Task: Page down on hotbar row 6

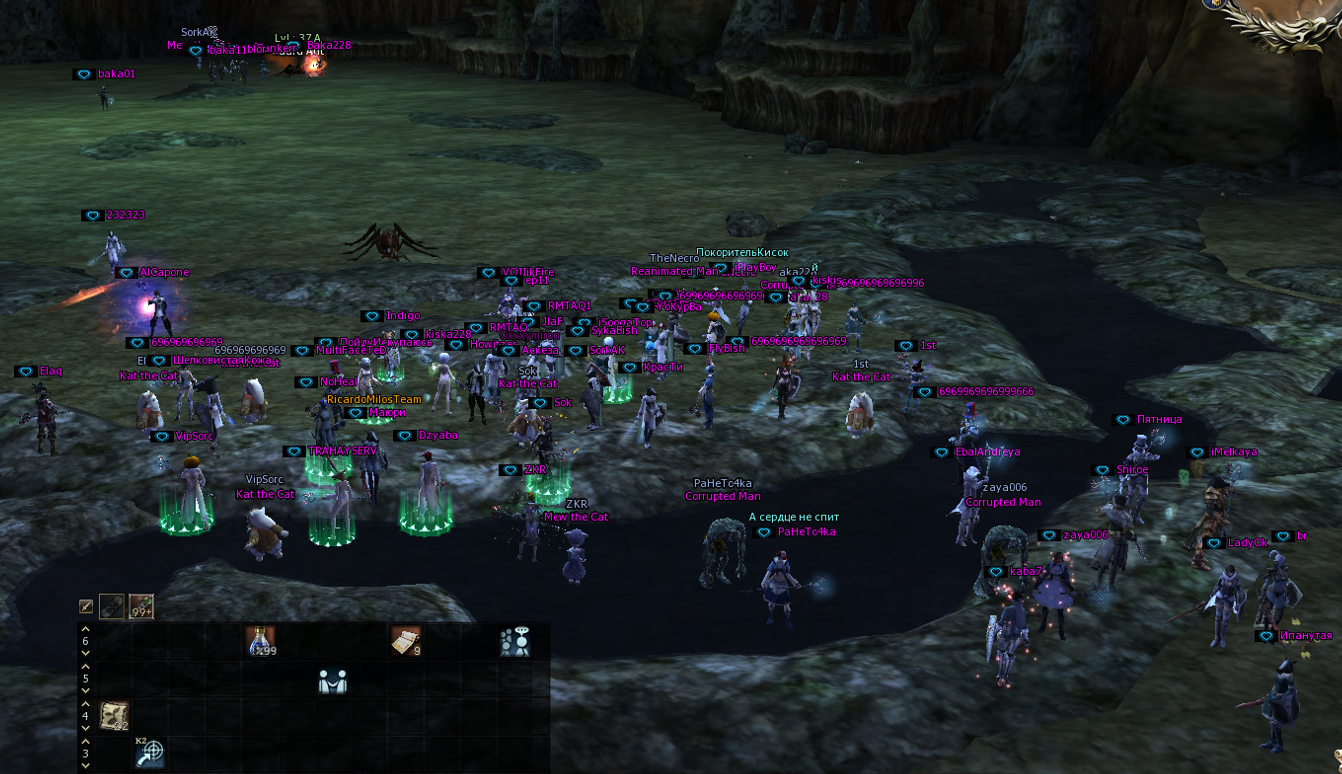Action: click(86, 653)
